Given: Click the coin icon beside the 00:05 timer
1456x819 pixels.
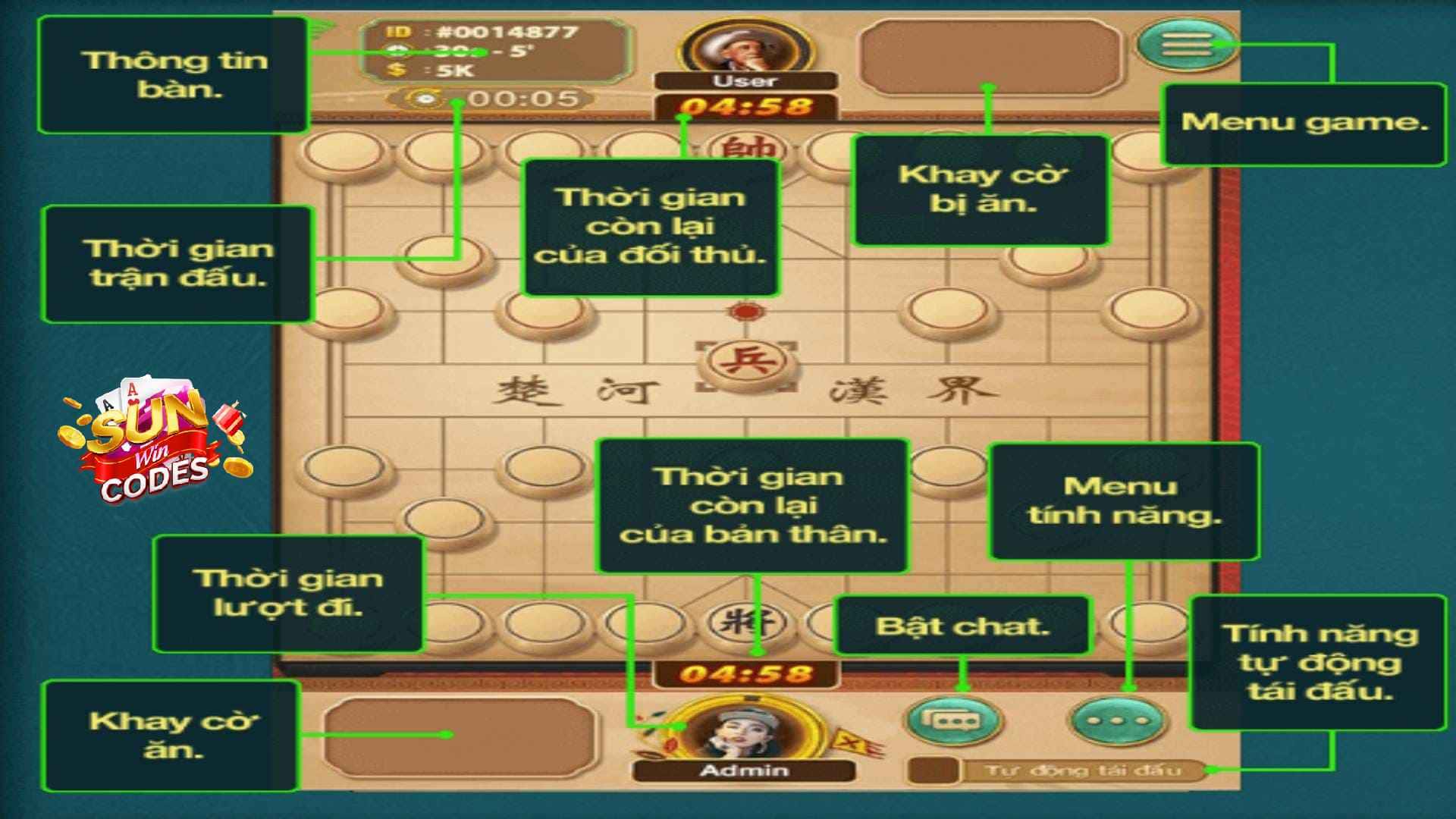Looking at the screenshot, I should [425, 99].
